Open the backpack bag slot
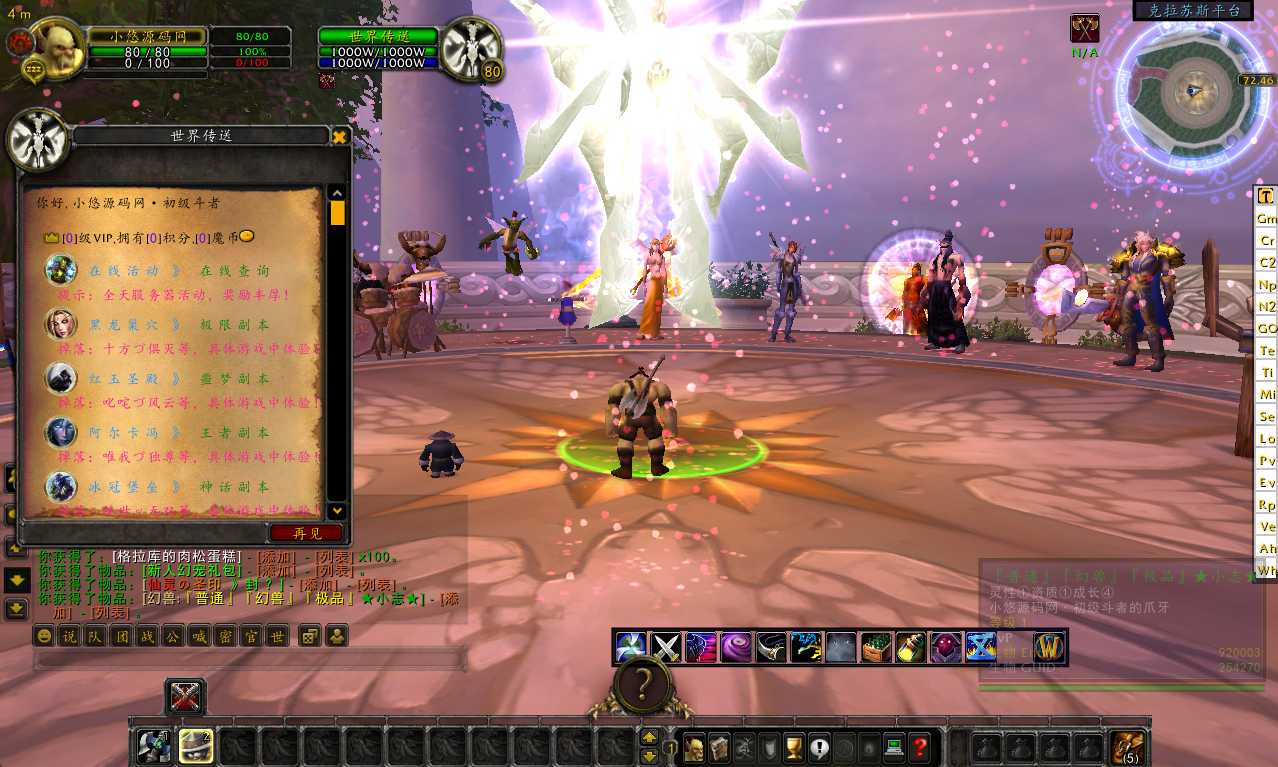Image resolution: width=1278 pixels, height=767 pixels. [1129, 747]
